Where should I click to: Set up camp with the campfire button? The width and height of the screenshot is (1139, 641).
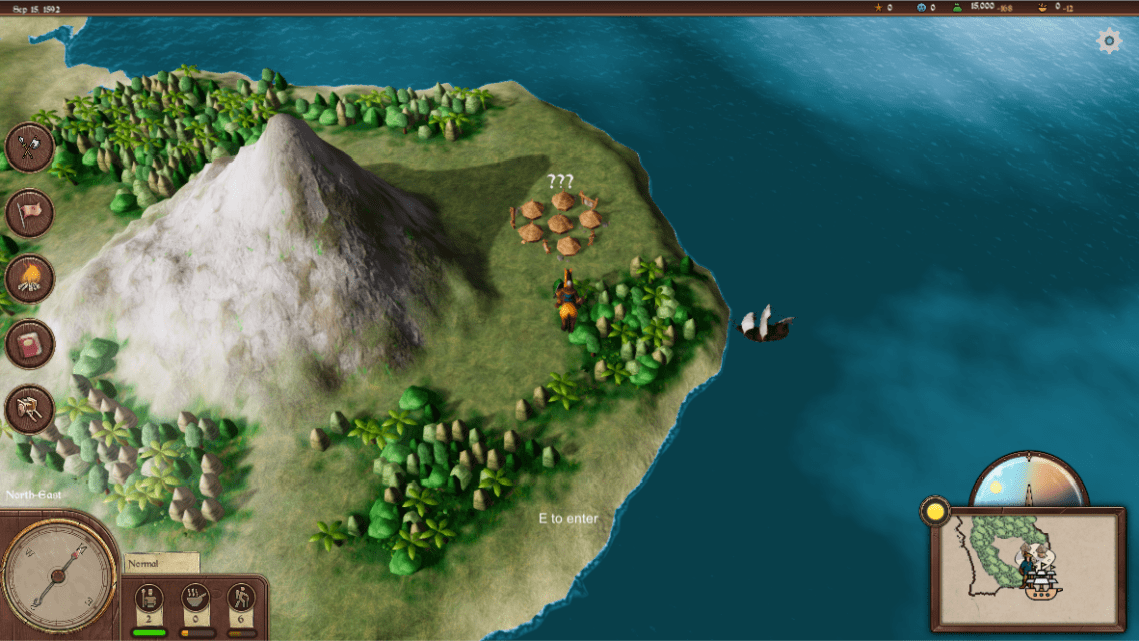tap(29, 279)
